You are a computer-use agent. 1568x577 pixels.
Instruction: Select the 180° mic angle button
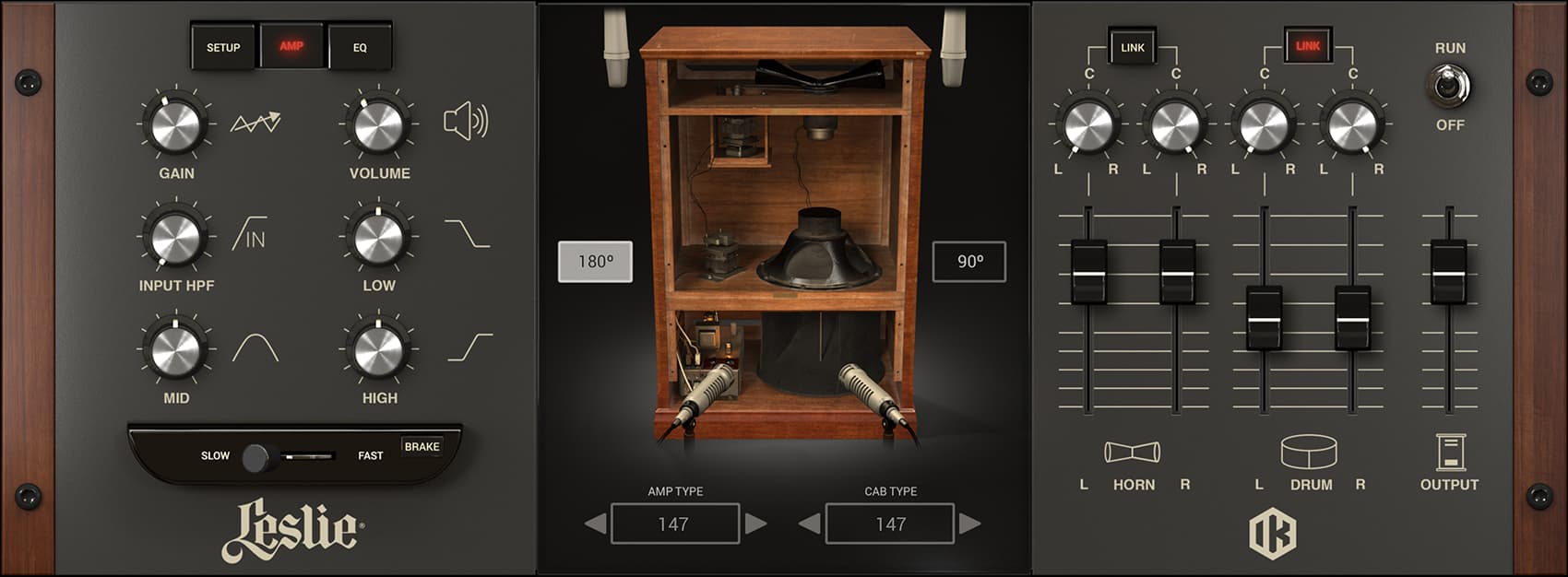595,262
